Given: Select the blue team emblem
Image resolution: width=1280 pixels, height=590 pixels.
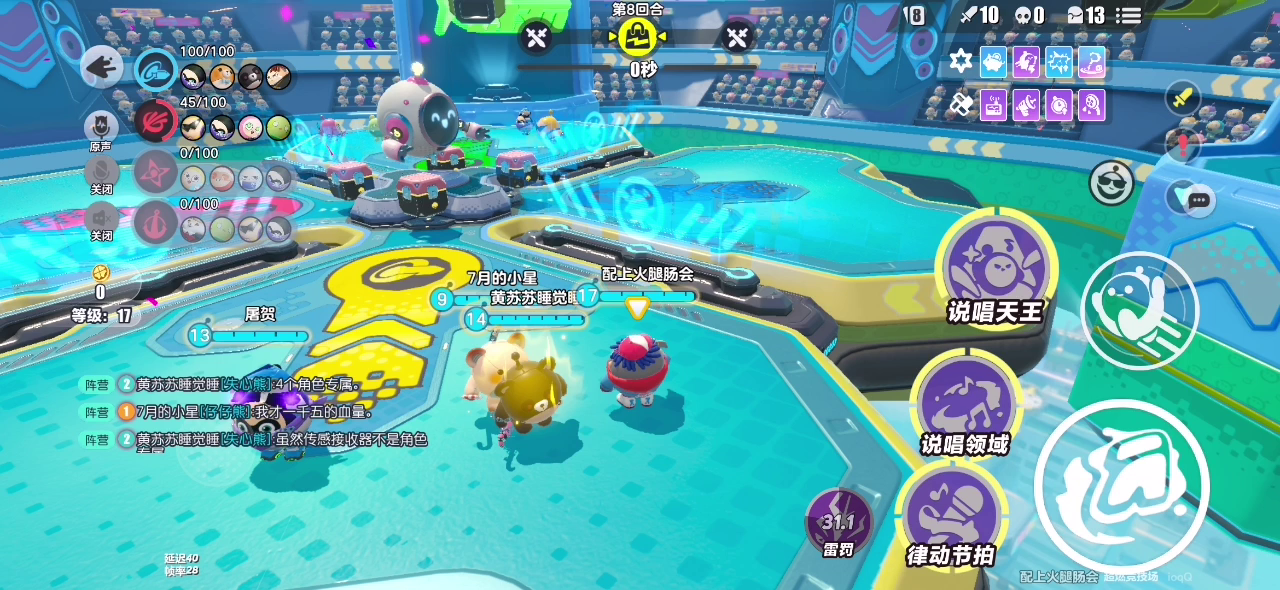Looking at the screenshot, I should 156,70.
